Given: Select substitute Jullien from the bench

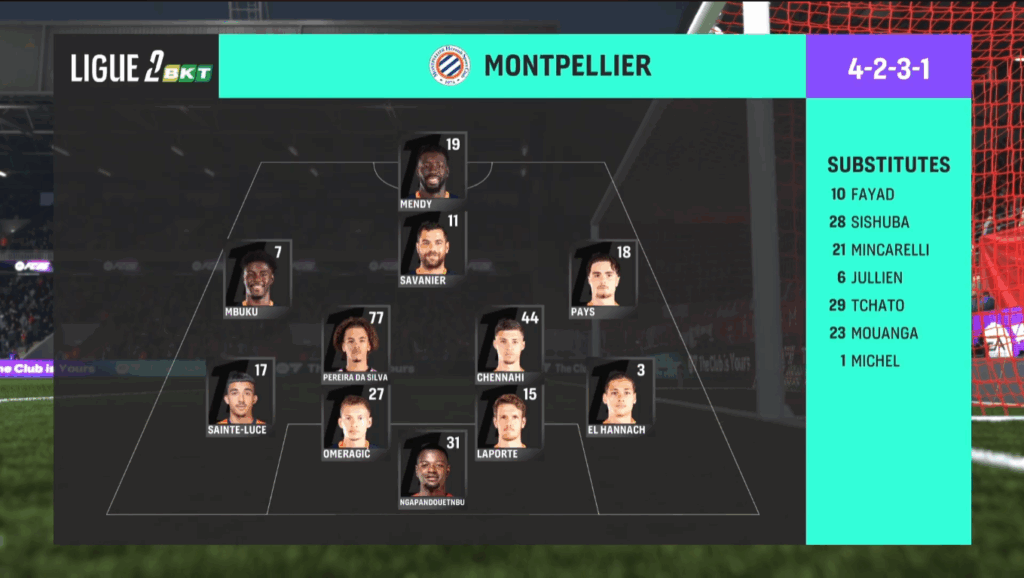Looking at the screenshot, I should point(869,278).
